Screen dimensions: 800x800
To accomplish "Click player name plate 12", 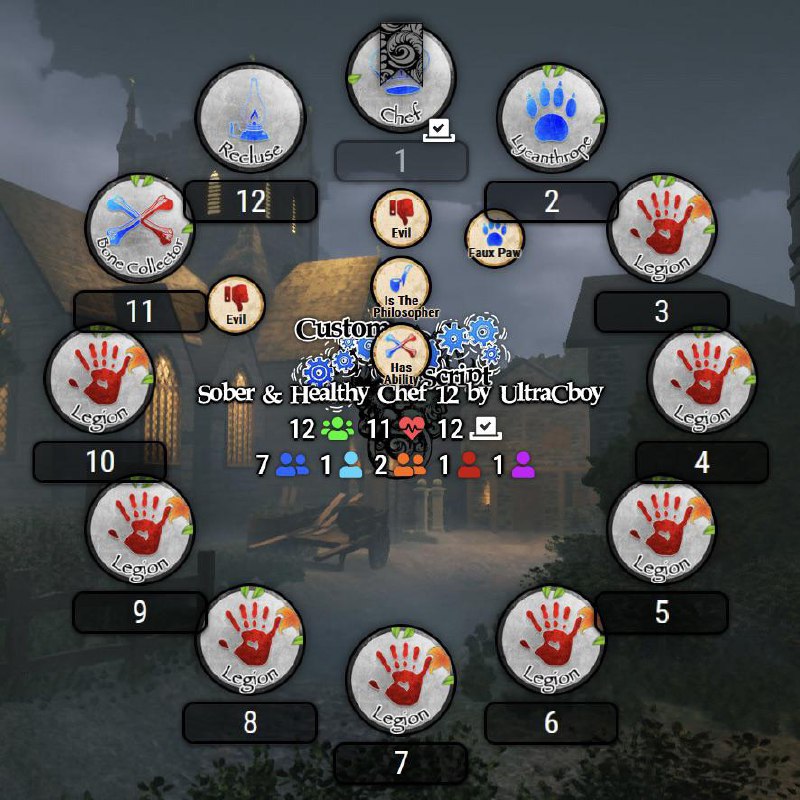I will click(x=250, y=201).
